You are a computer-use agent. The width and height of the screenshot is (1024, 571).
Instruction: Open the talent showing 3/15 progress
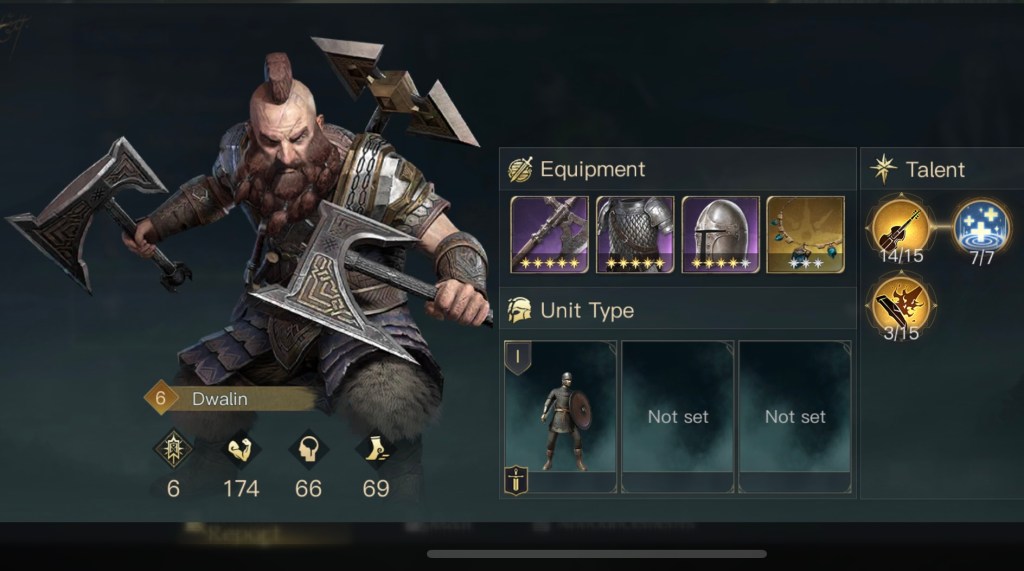click(901, 304)
